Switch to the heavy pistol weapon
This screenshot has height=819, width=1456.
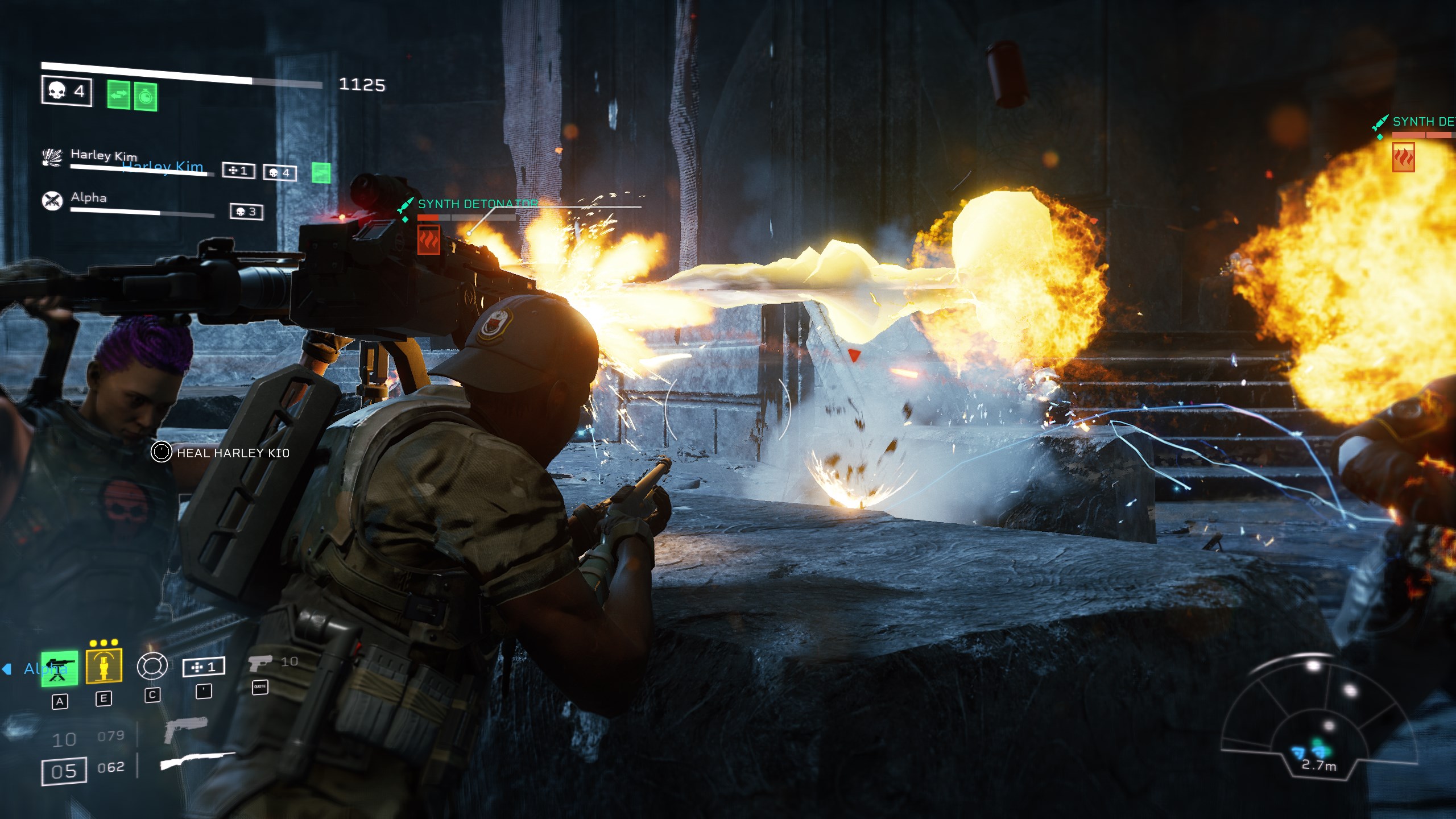[x=185, y=730]
